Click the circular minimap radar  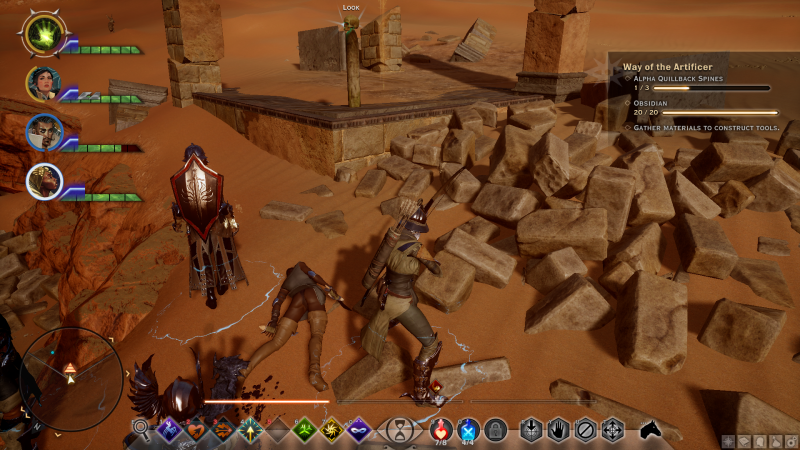coord(71,372)
